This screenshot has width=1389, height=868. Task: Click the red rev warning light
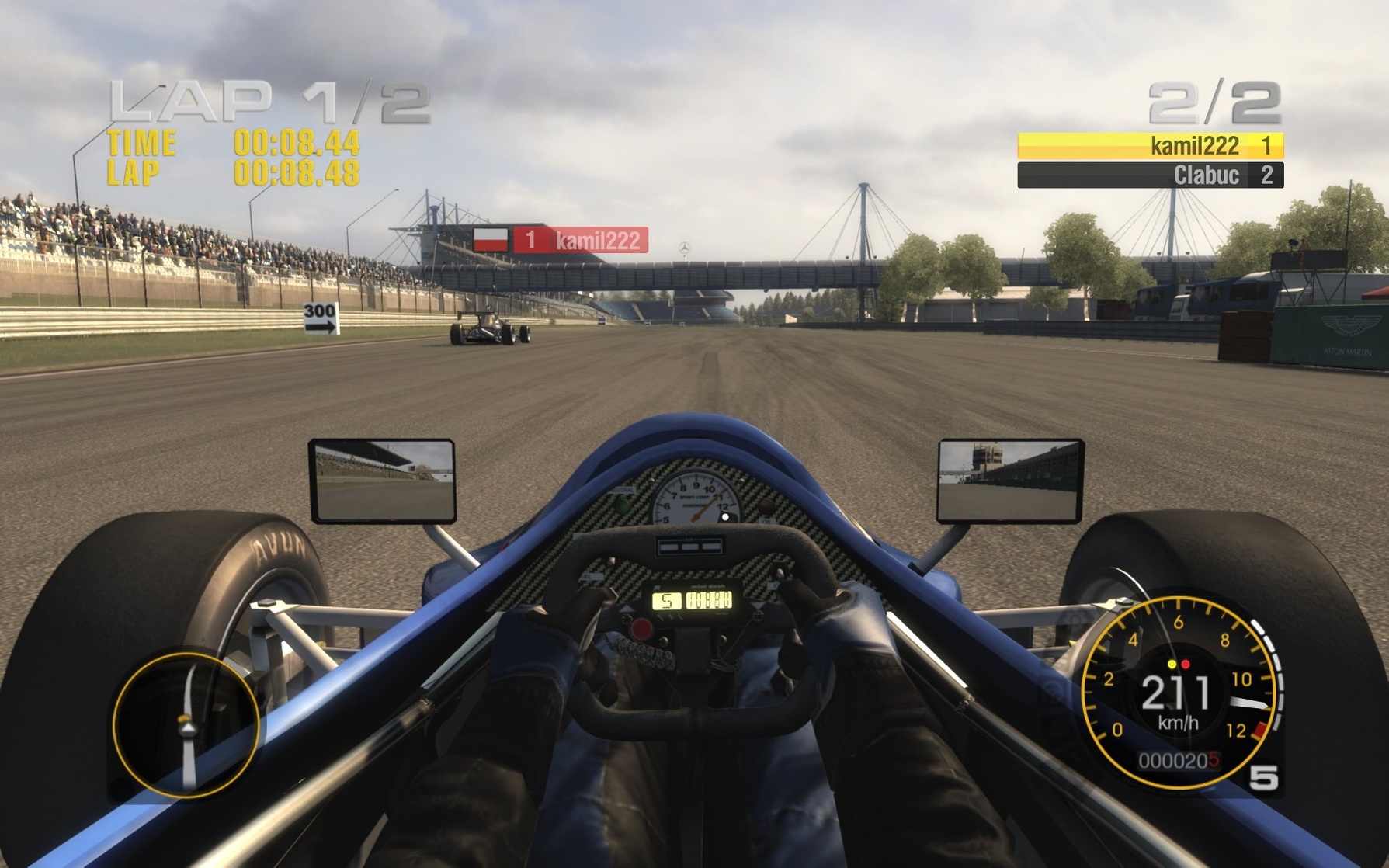(1186, 665)
